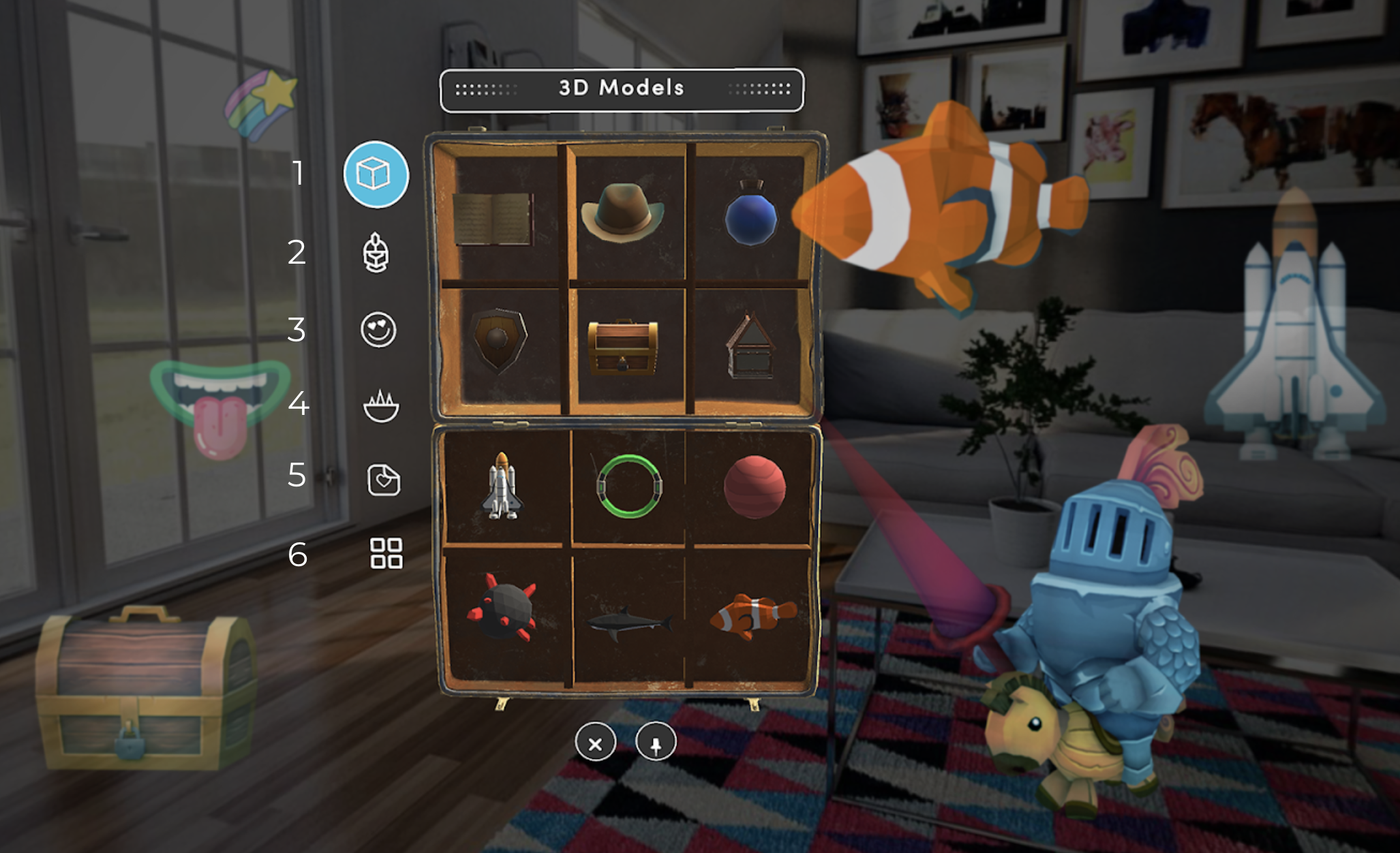Choose the red planet sphere model
Image resolution: width=1400 pixels, height=853 pixels.
coord(755,487)
